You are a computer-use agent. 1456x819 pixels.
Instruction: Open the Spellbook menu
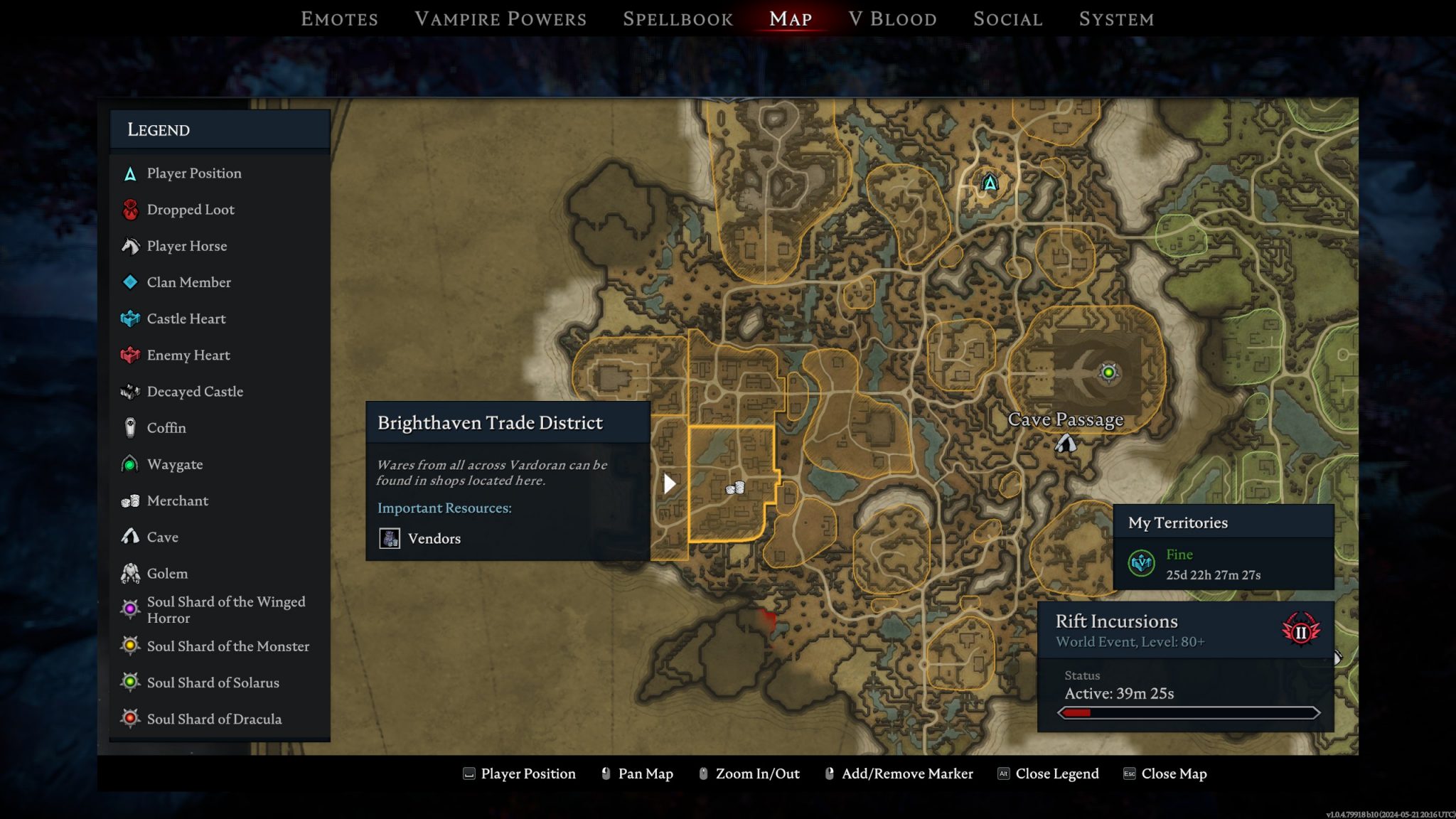point(678,18)
